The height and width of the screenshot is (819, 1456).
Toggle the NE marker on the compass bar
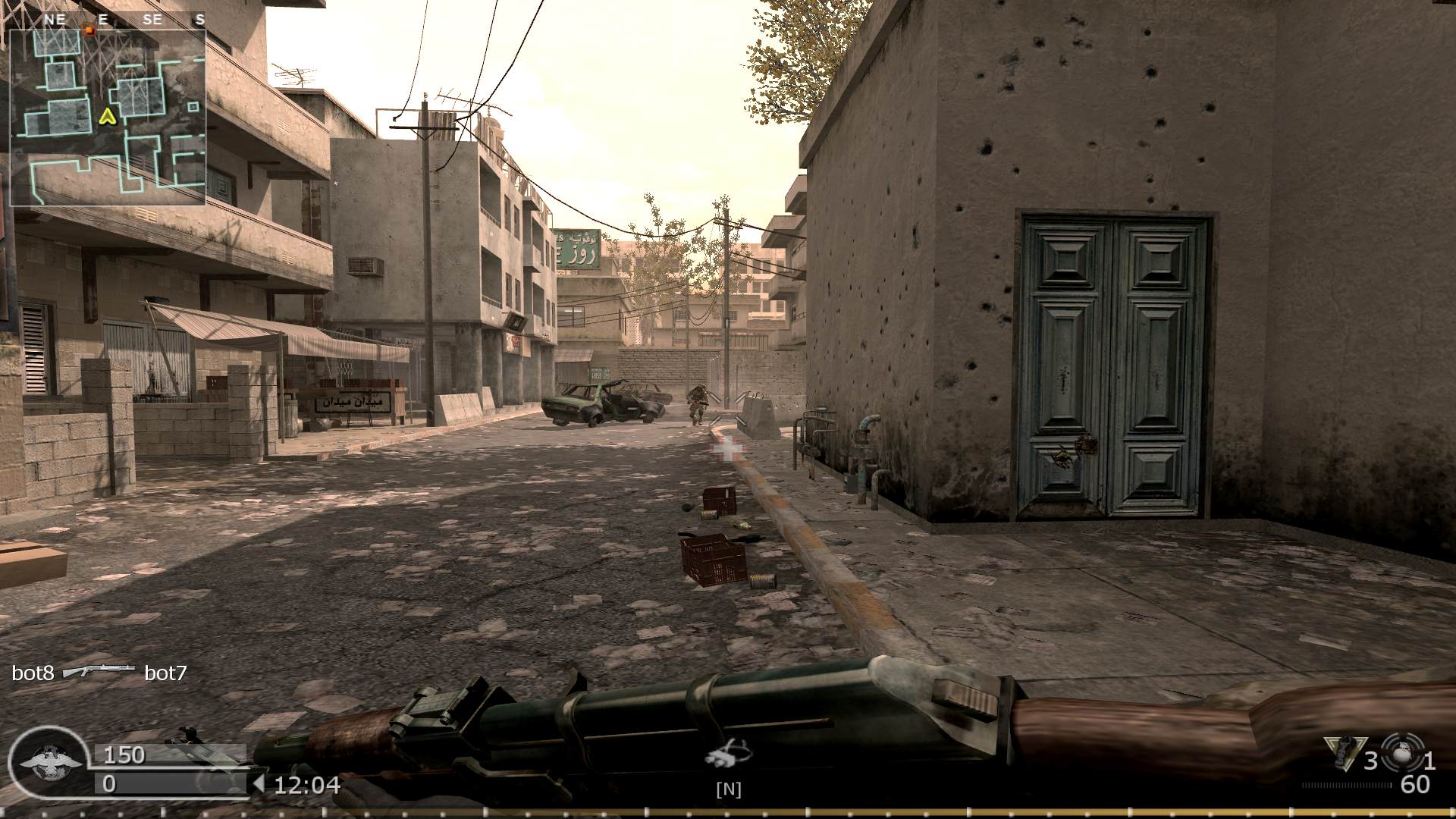53,20
